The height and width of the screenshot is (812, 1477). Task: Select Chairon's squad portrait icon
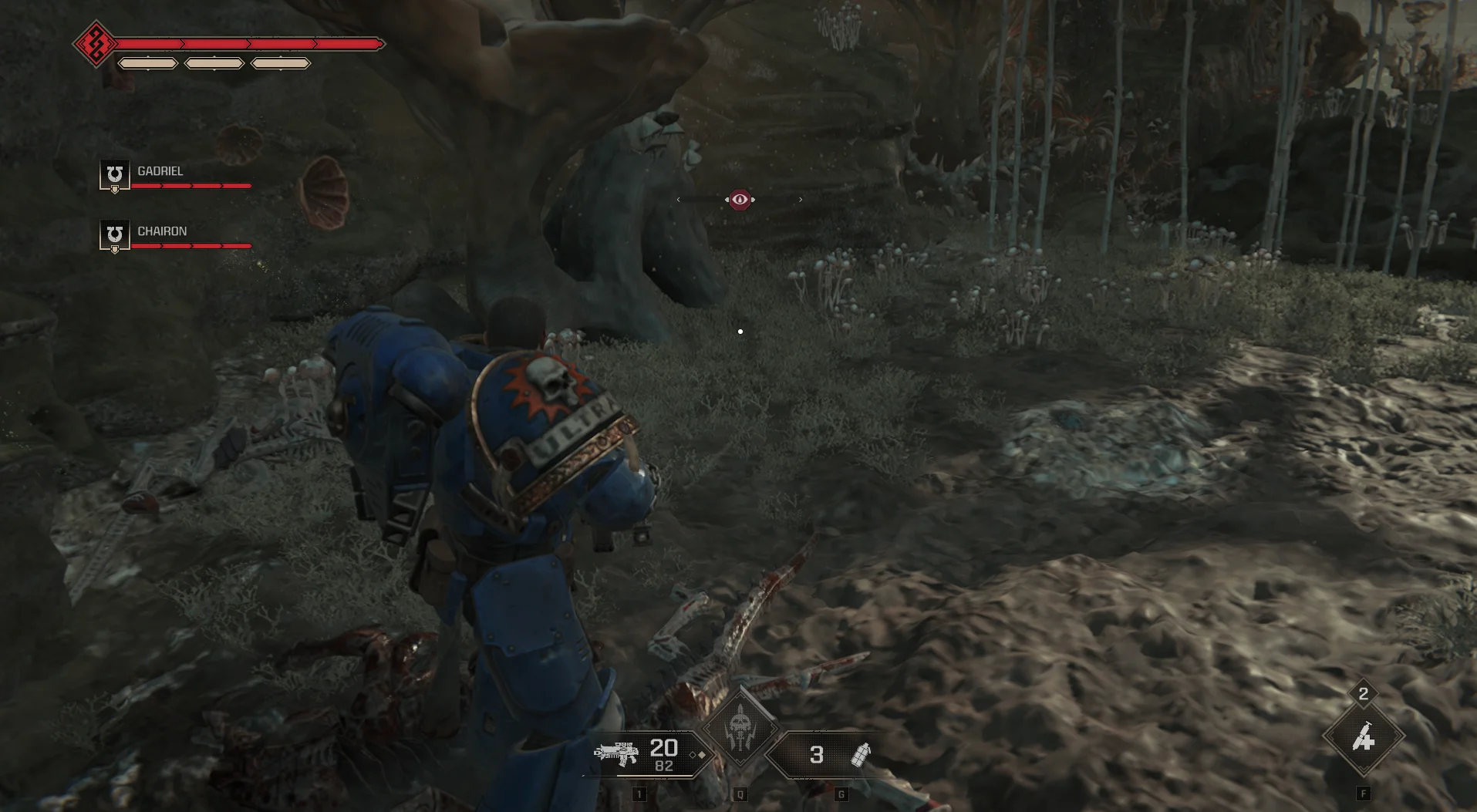click(x=114, y=234)
